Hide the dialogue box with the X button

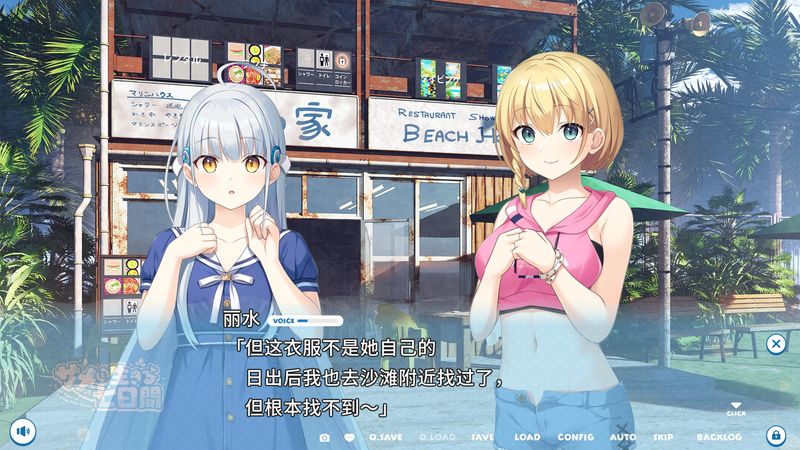click(775, 344)
